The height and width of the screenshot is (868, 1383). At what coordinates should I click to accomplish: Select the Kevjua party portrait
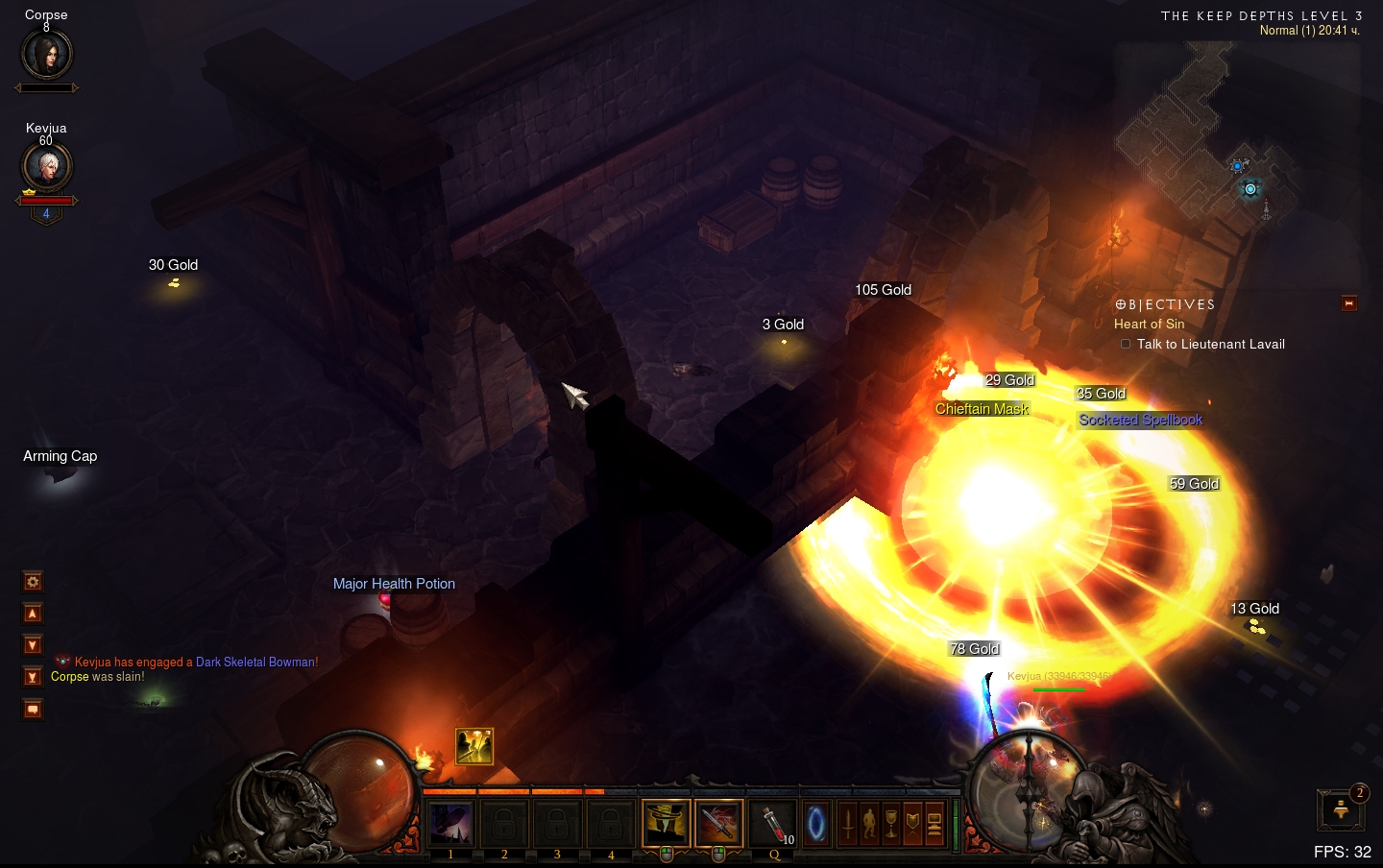pyautogui.click(x=46, y=166)
